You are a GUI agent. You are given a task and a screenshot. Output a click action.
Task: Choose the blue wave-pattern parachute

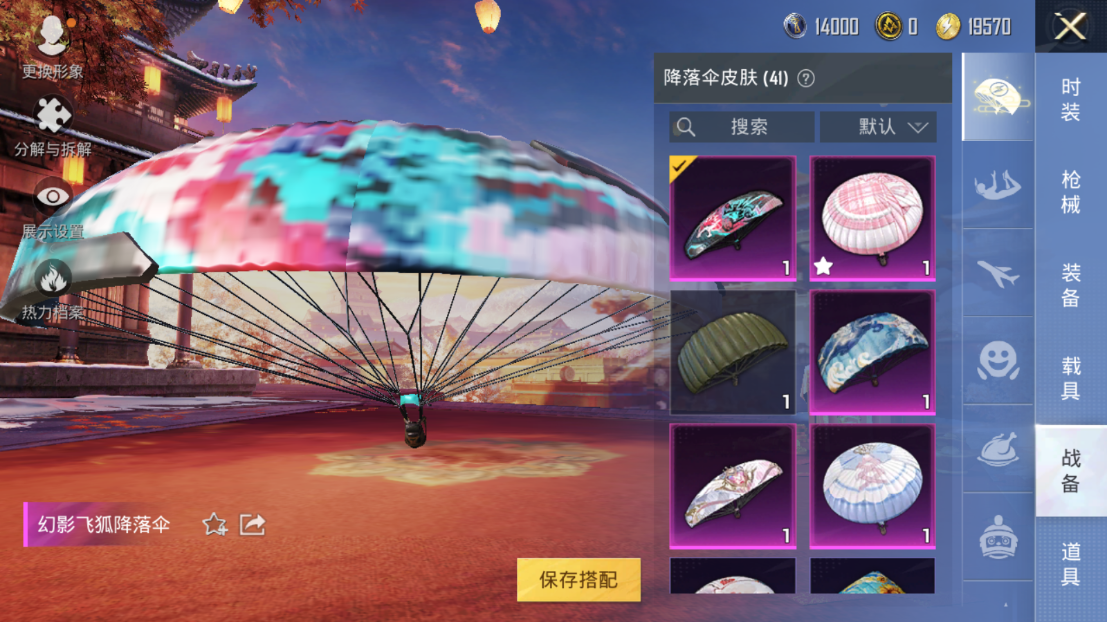coord(872,352)
